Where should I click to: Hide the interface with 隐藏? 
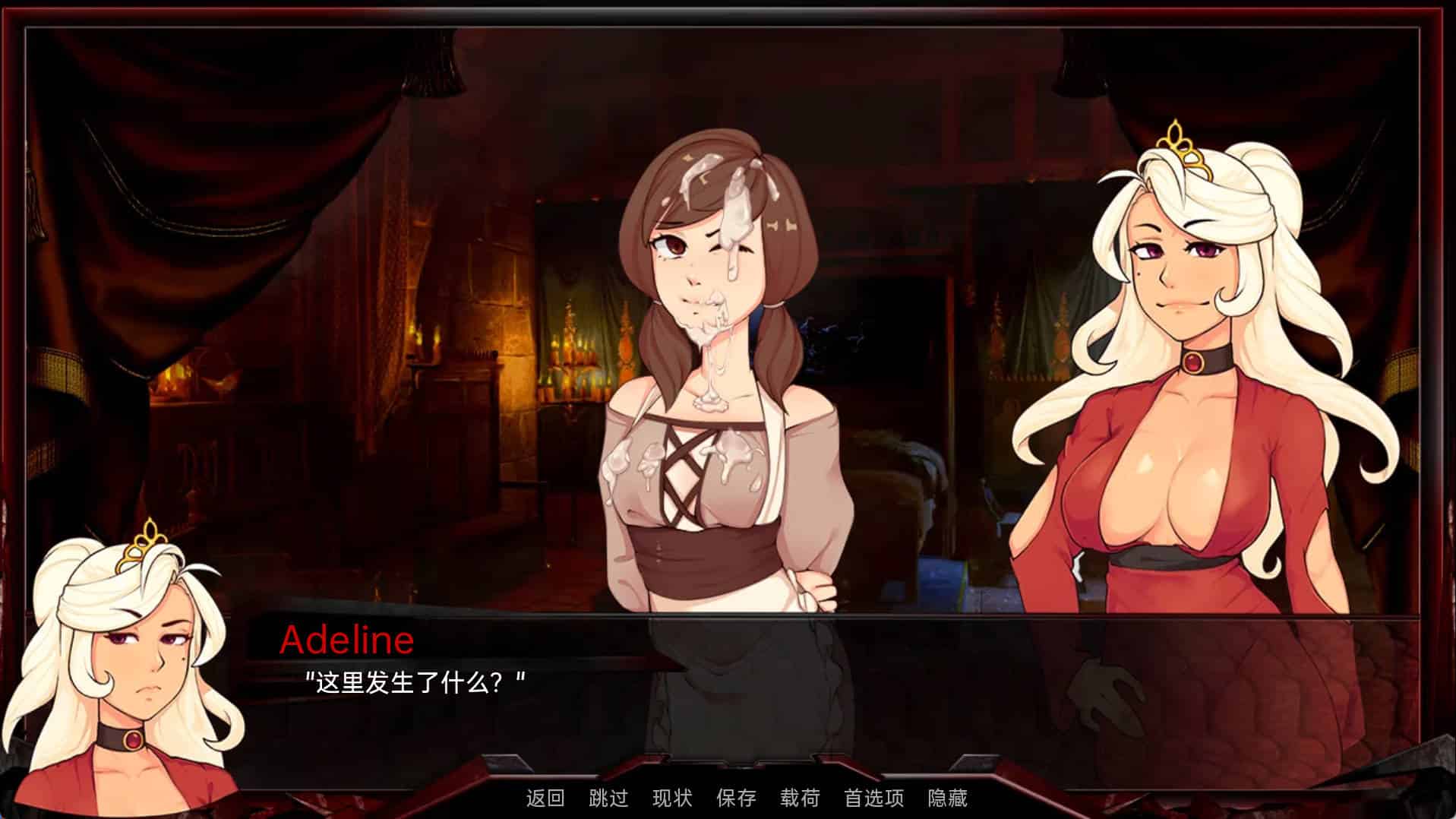pos(947,798)
